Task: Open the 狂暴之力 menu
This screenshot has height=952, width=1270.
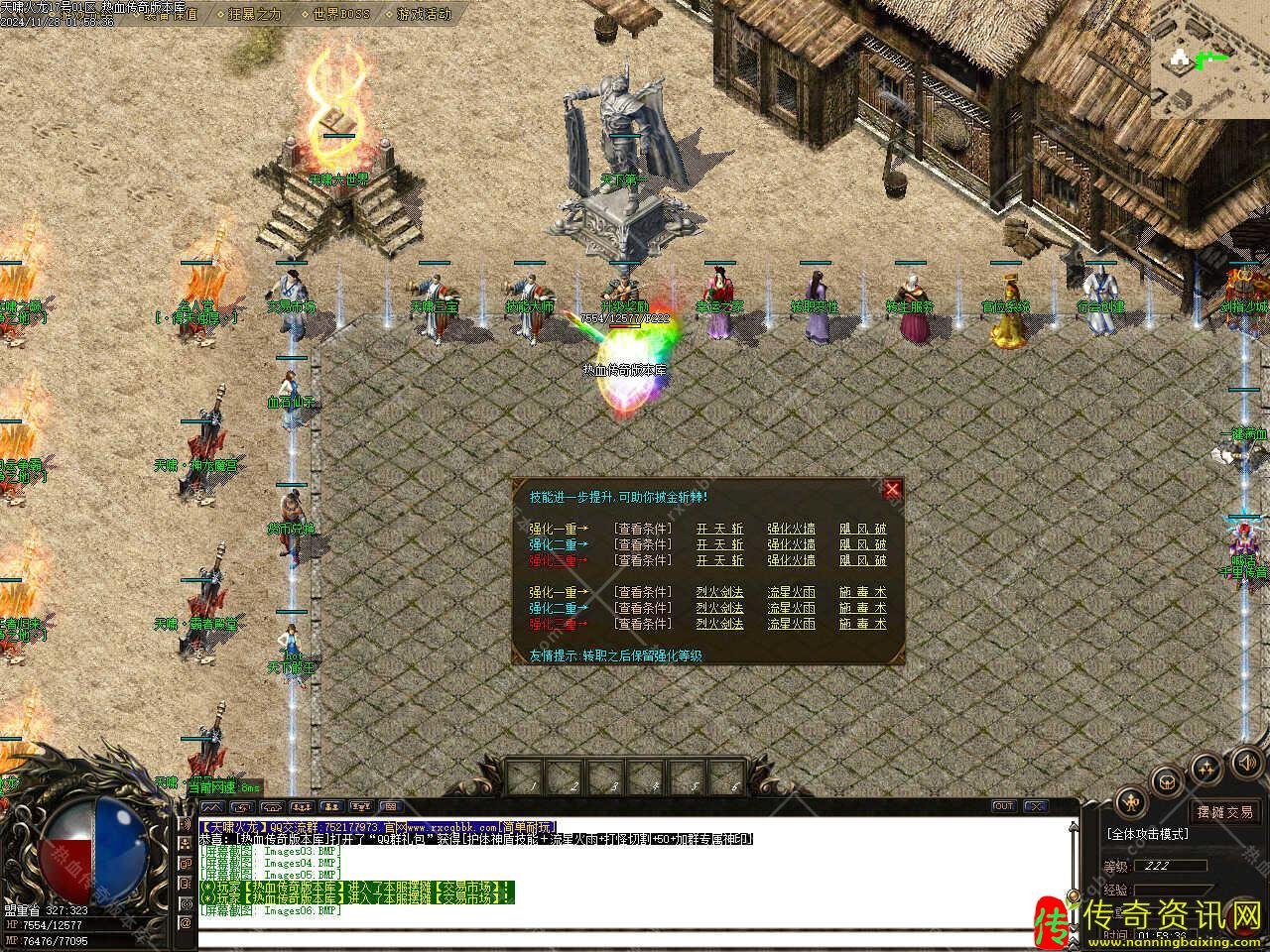Action: coord(254,14)
